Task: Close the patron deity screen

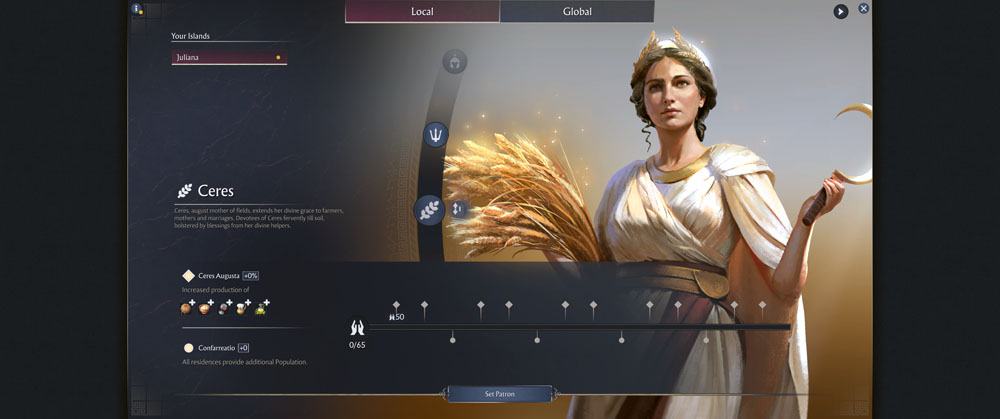Action: (x=864, y=9)
